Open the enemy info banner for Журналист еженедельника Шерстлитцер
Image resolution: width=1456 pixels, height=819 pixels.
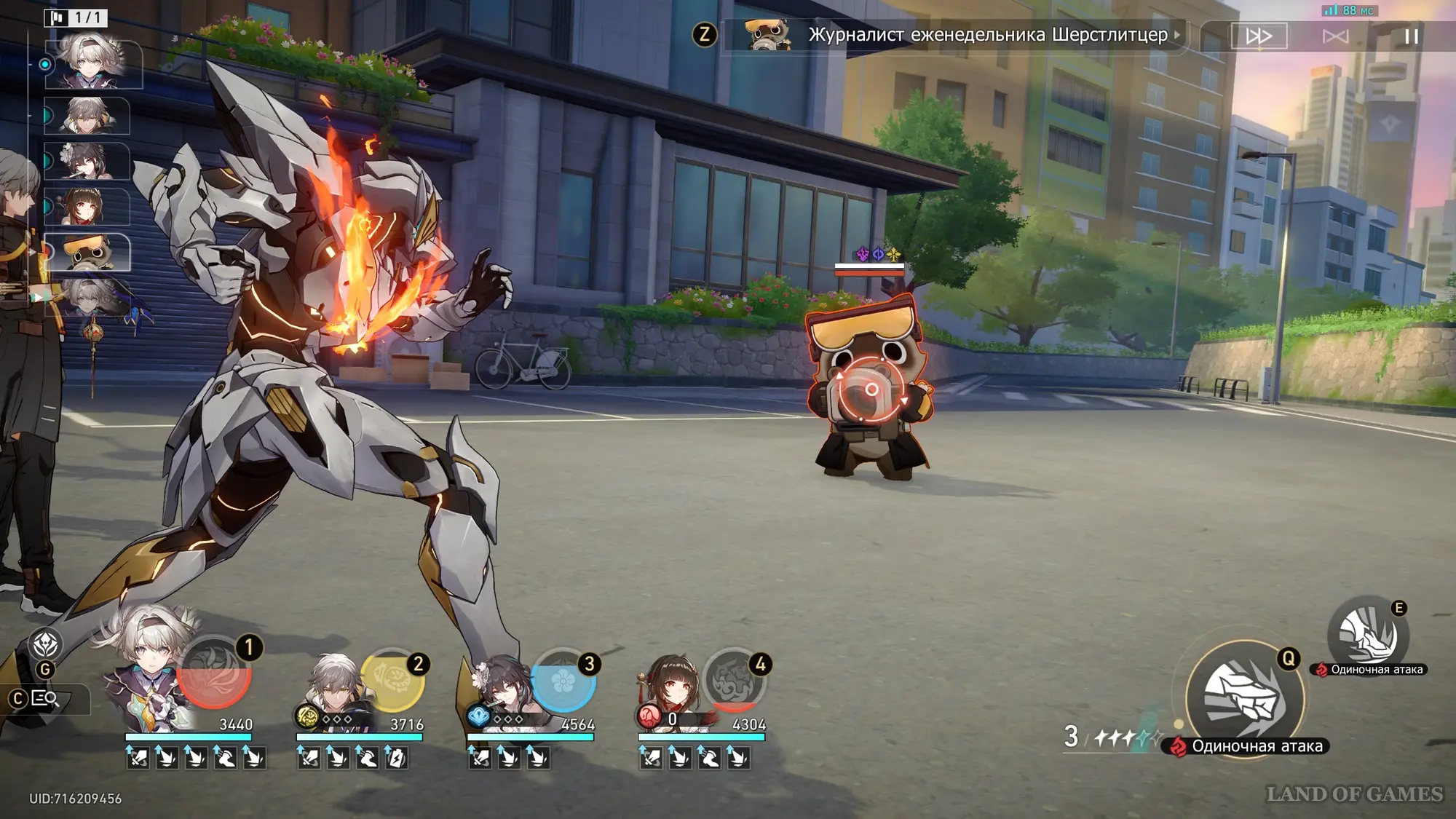pos(954,35)
